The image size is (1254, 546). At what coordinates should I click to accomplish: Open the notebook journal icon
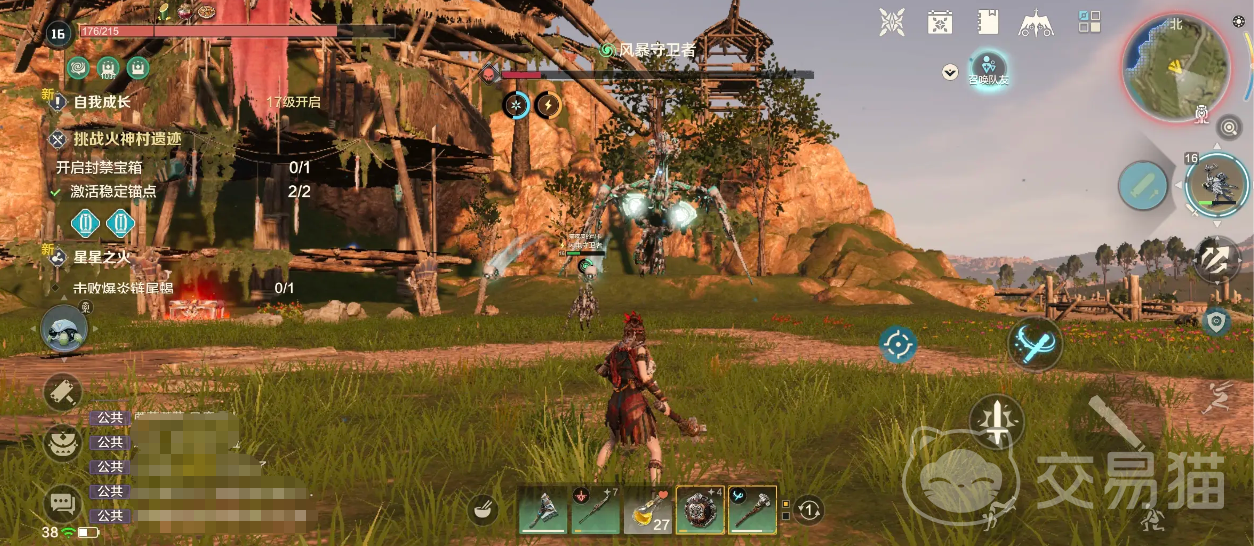[988, 22]
